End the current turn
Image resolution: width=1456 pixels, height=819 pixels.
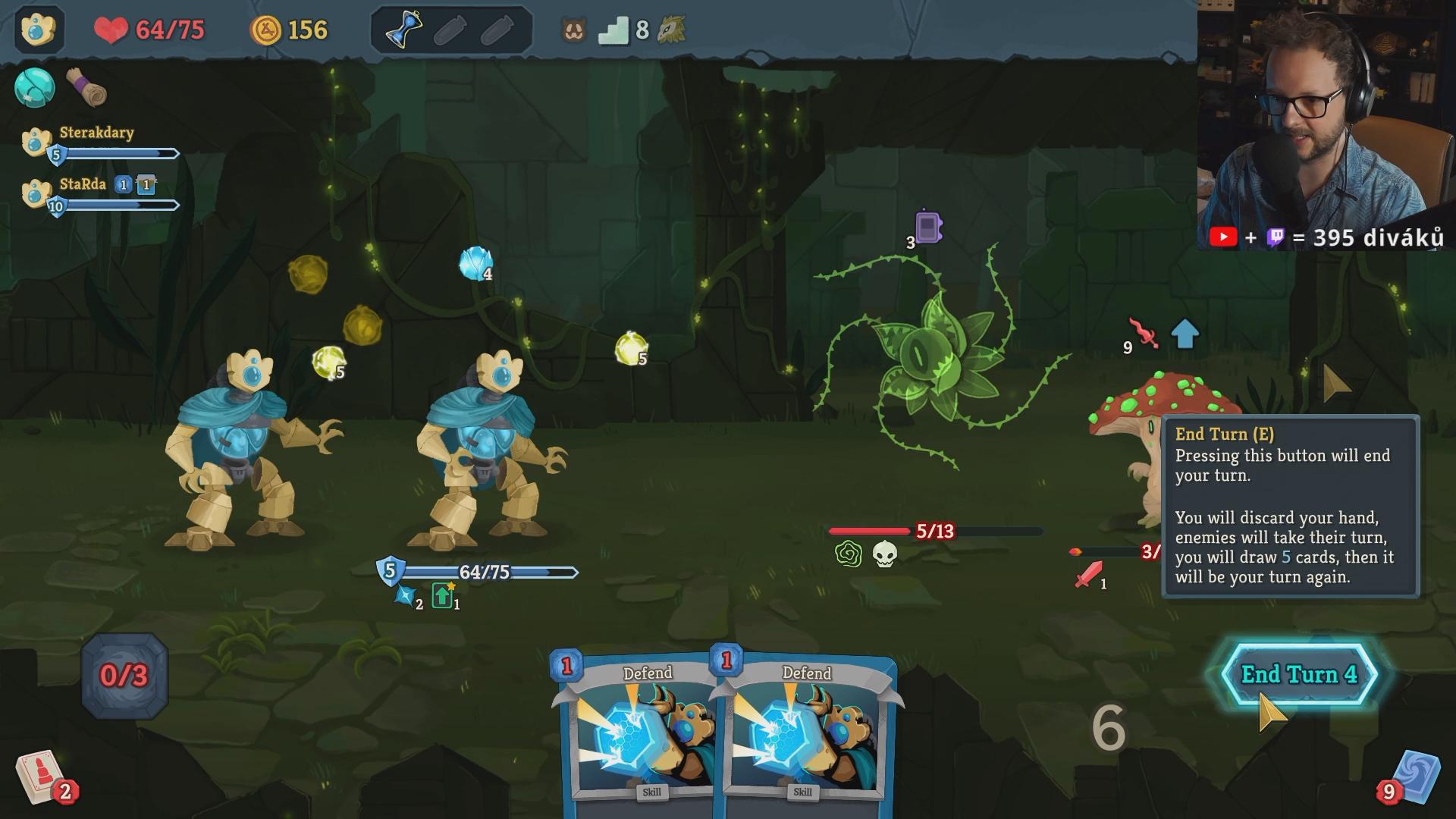tap(1298, 674)
